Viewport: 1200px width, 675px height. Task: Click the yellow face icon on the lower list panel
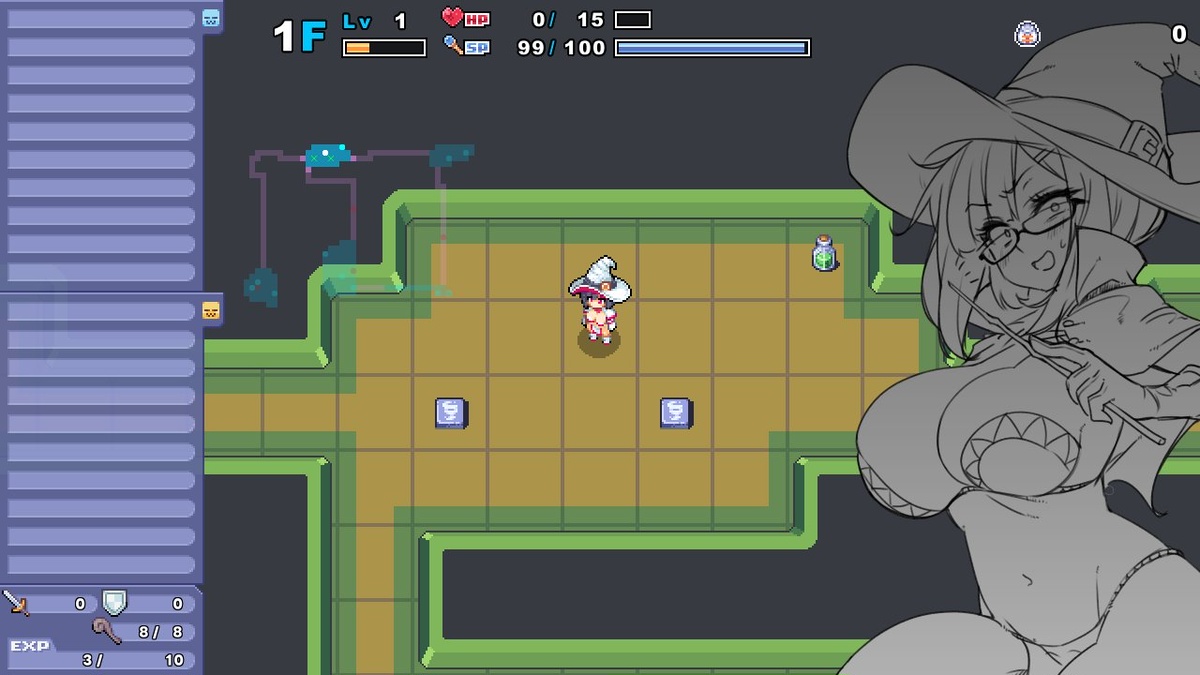coord(211,310)
